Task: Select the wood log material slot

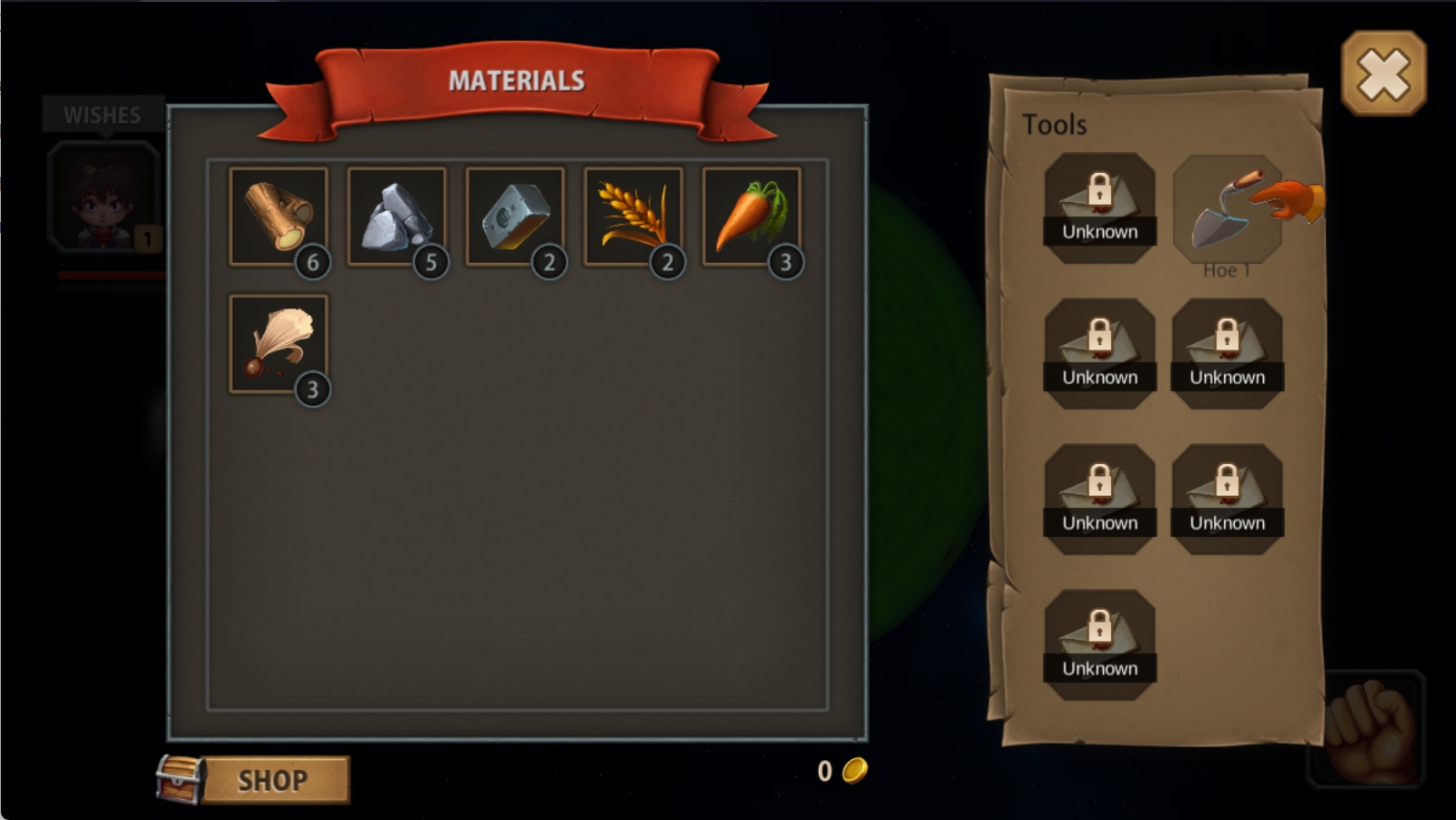Action: click(278, 217)
